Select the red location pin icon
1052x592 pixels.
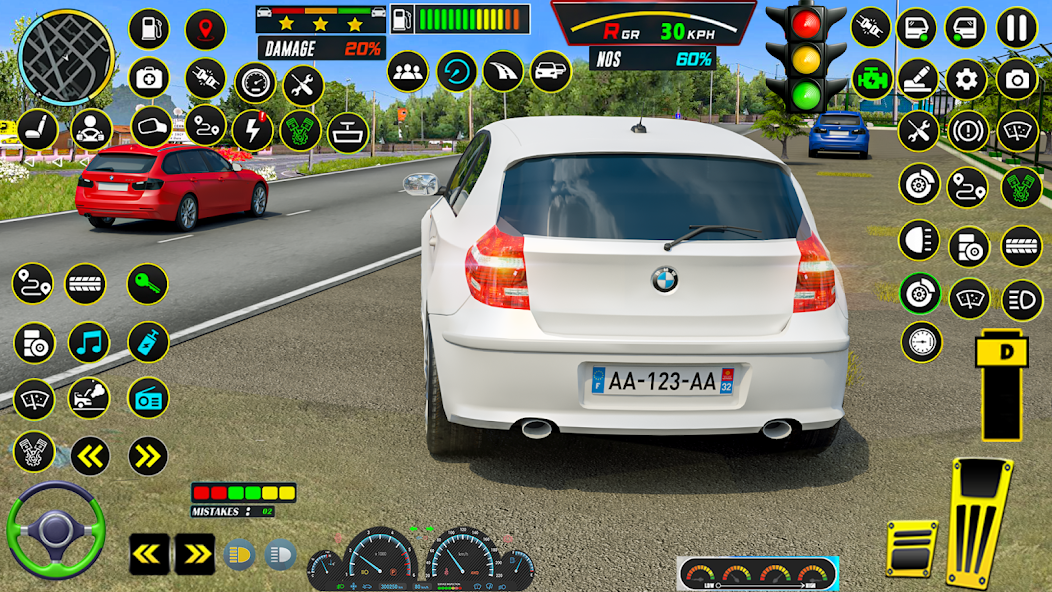pos(205,29)
